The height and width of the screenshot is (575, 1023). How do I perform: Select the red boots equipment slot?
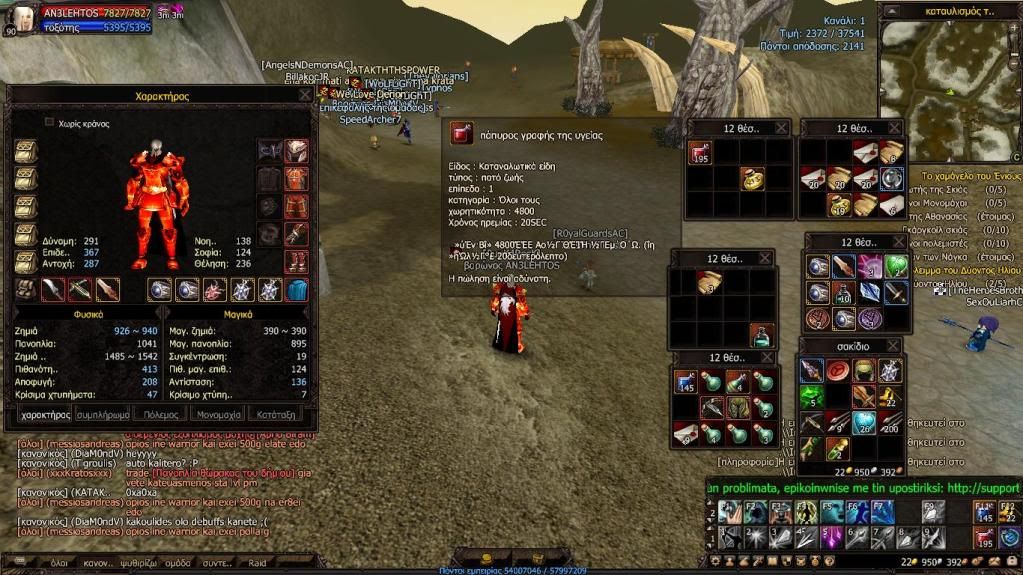coord(296,262)
